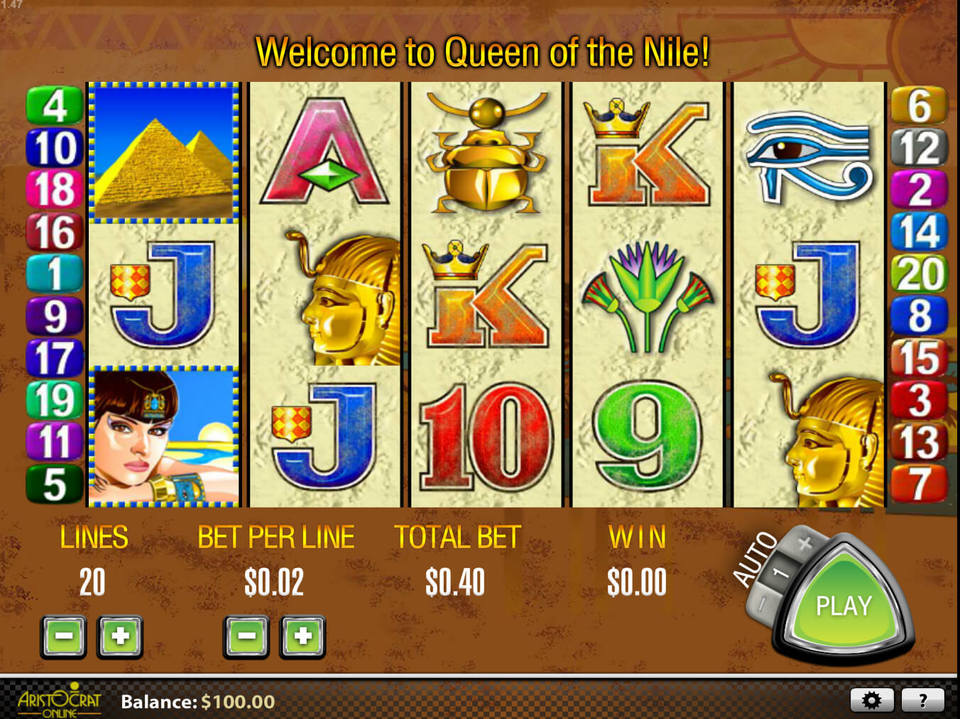The height and width of the screenshot is (719, 960).
Task: Open the question mark help page
Action: click(922, 700)
